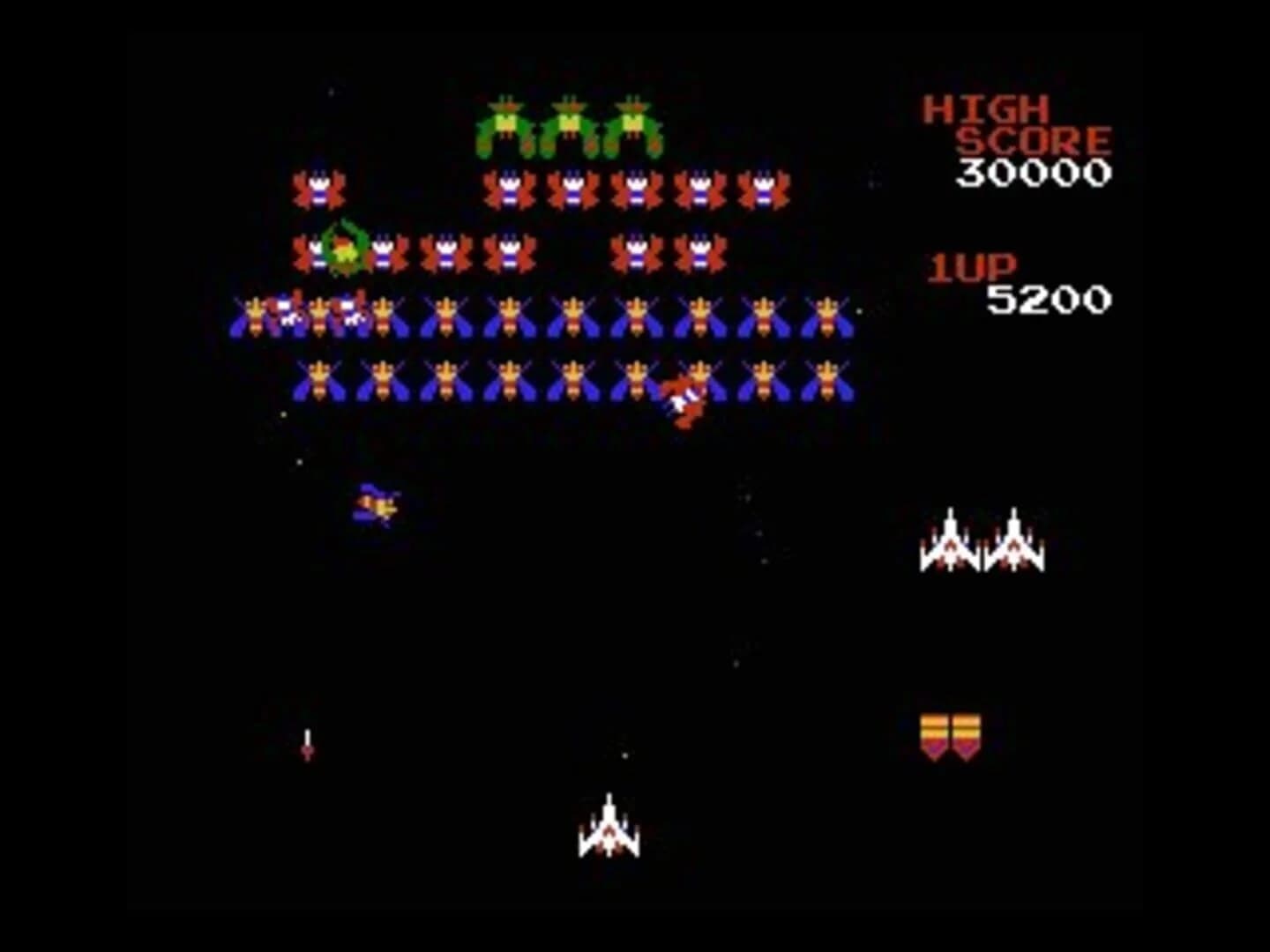Select the leftmost green Boss Galaga

(x=507, y=123)
